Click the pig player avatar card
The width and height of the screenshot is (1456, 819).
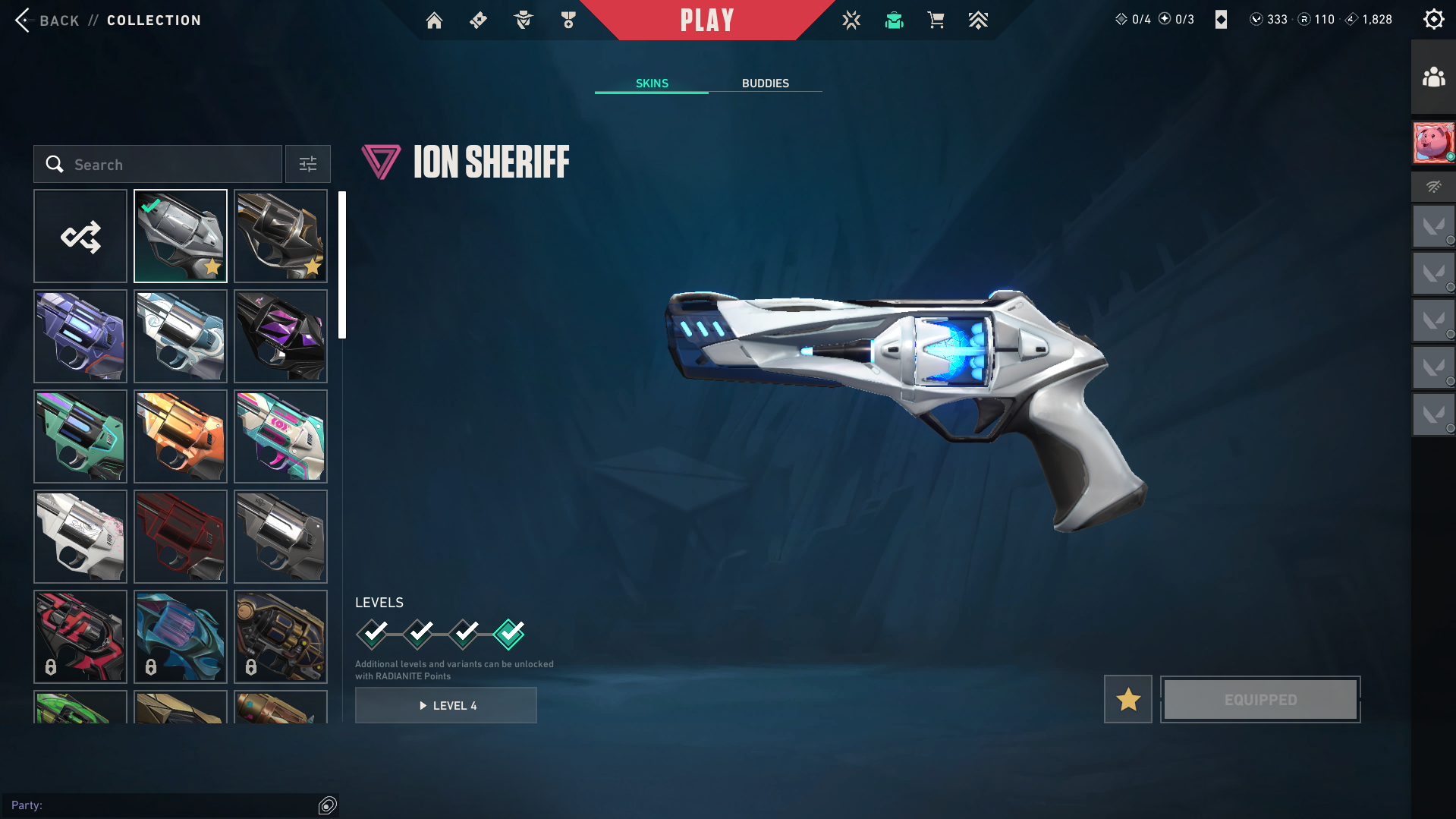1433,142
